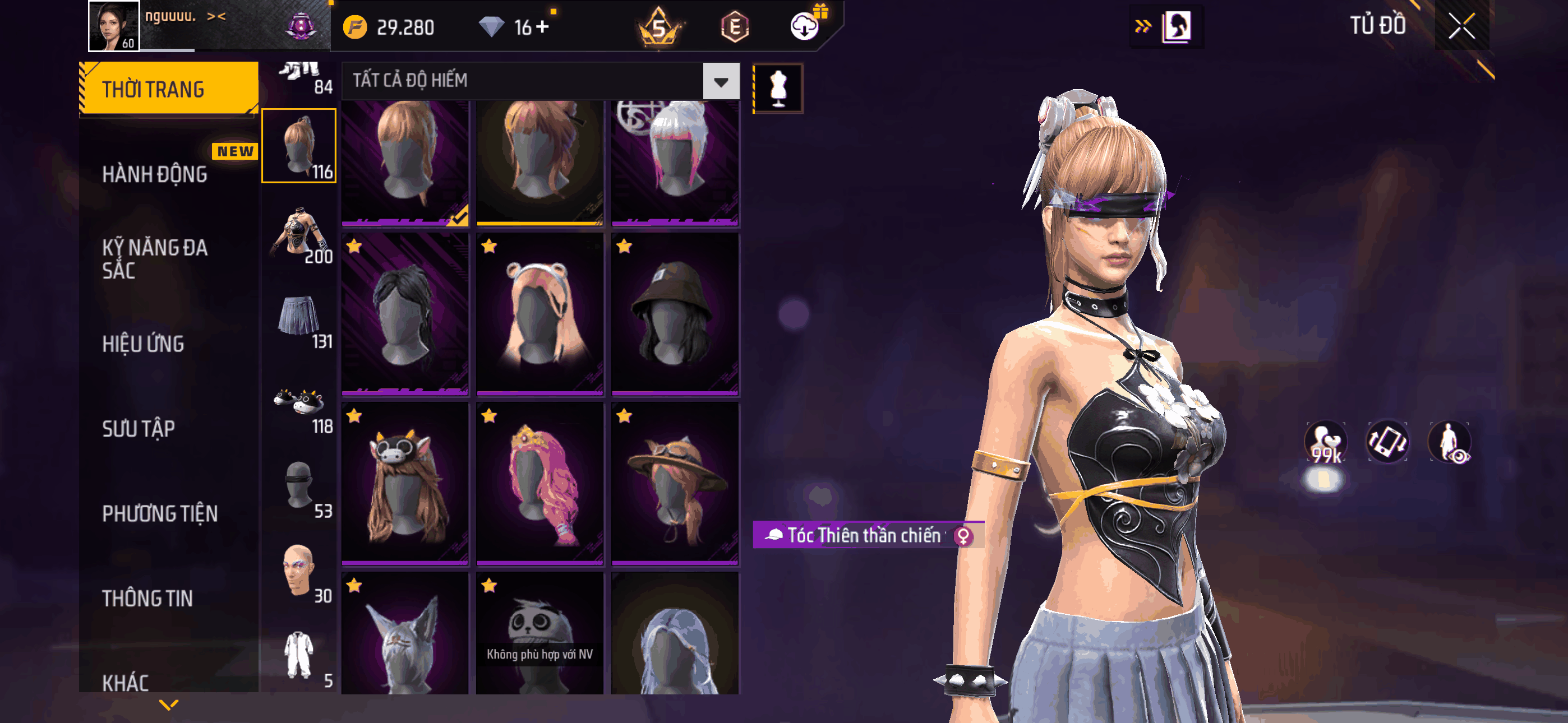Open the Phương Tiện vehicles tab
The width and height of the screenshot is (1568, 723).
(x=159, y=513)
